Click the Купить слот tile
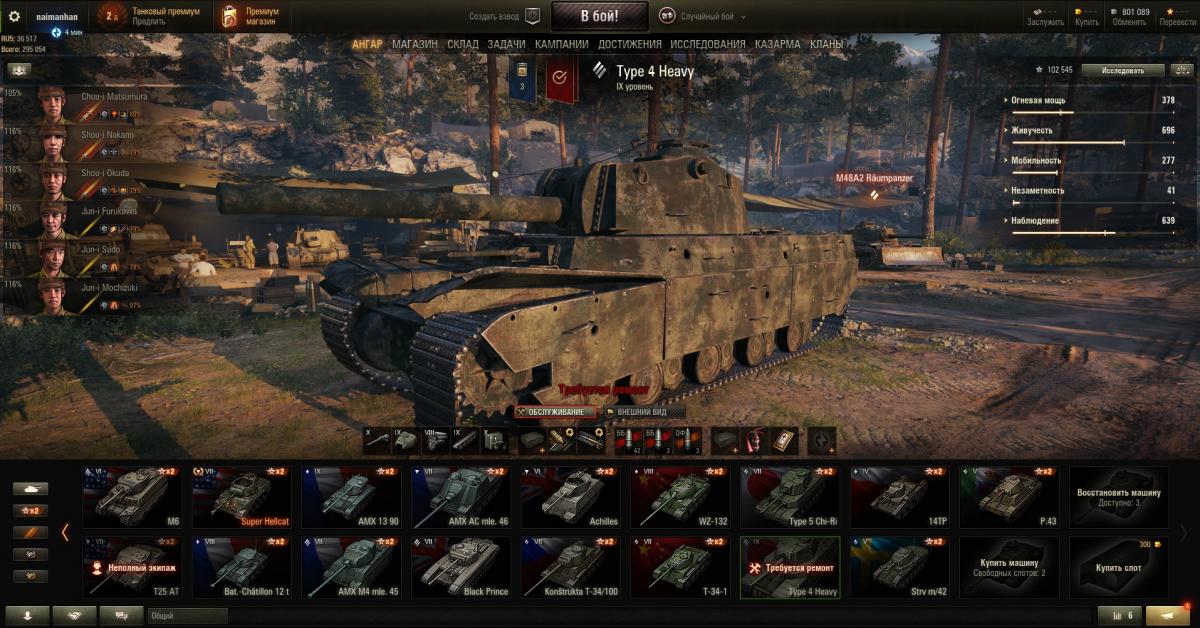Image resolution: width=1200 pixels, height=628 pixels. [1119, 567]
